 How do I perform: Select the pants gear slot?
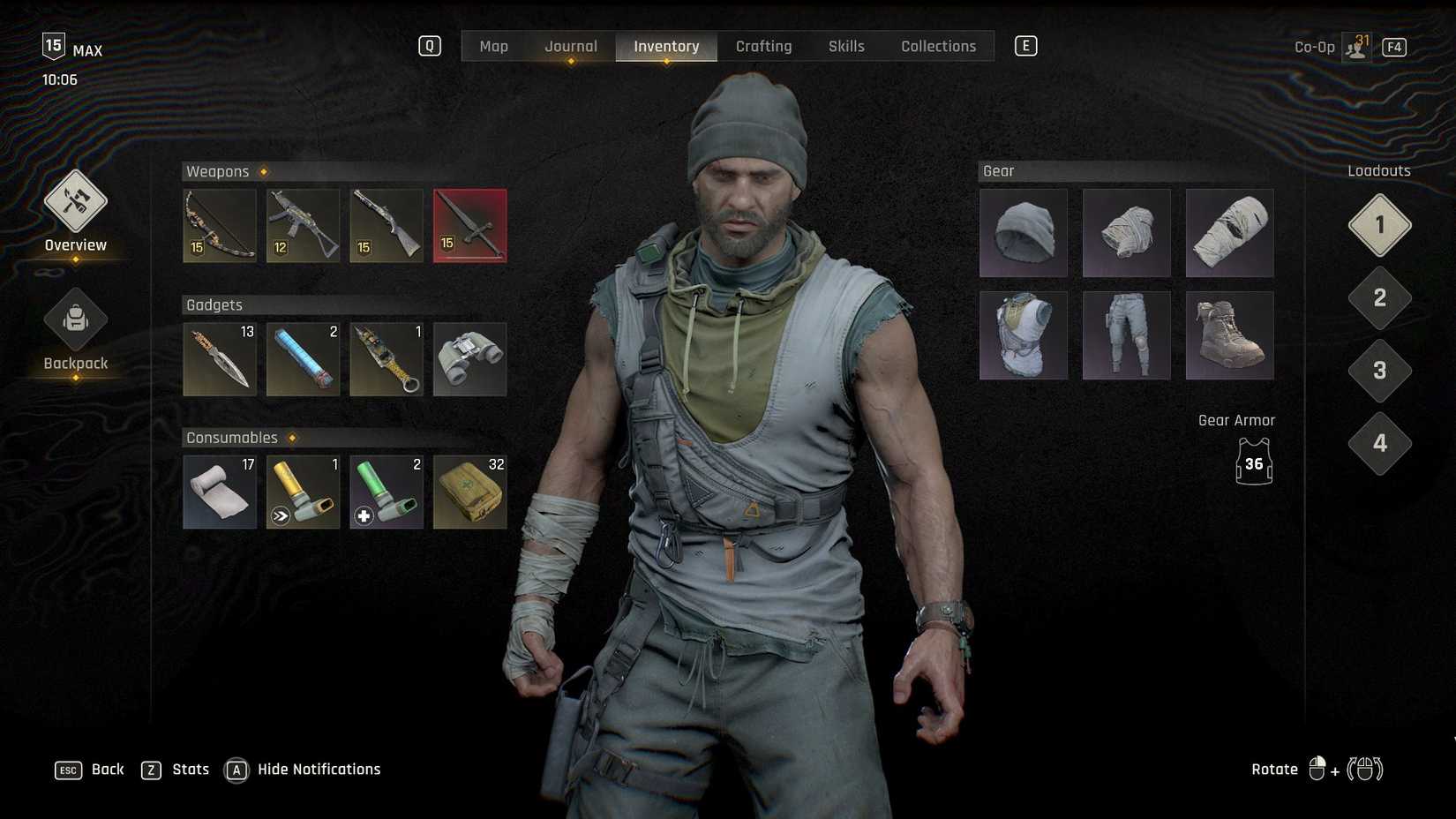click(x=1126, y=334)
